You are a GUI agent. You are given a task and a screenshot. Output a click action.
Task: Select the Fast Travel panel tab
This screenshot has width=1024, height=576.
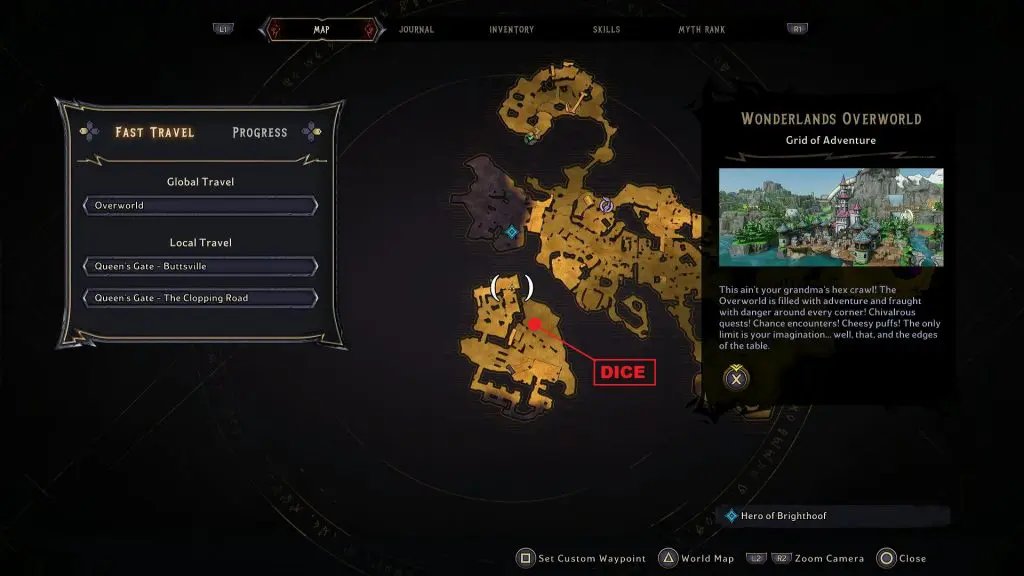[x=155, y=132]
